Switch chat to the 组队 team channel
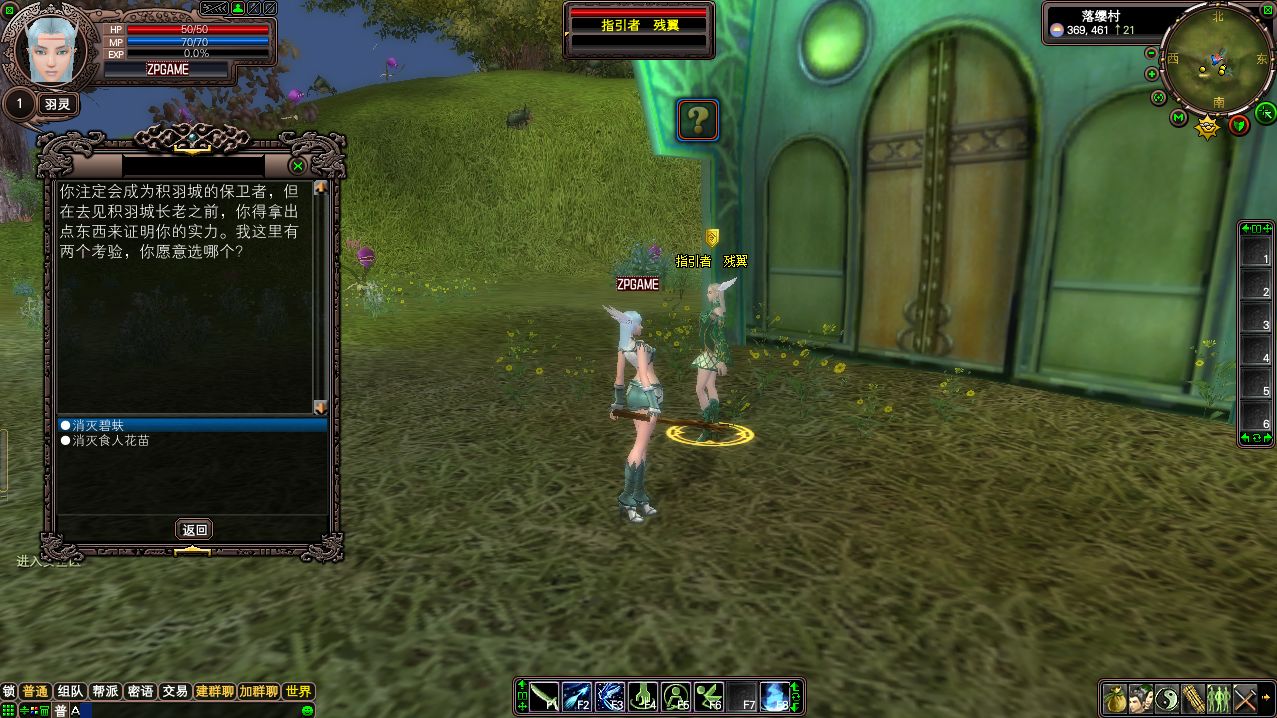This screenshot has width=1277, height=718. (x=70, y=691)
